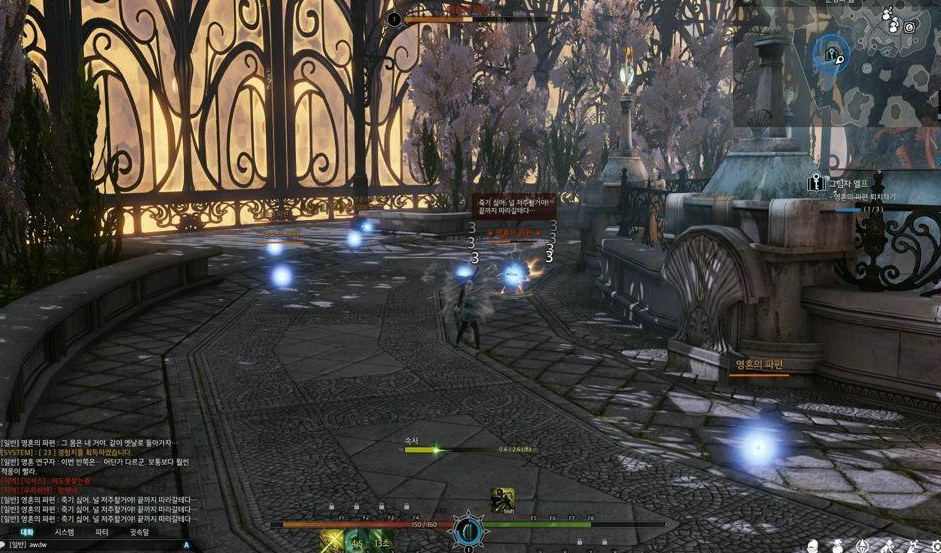Click the chat input field

pos(100,545)
